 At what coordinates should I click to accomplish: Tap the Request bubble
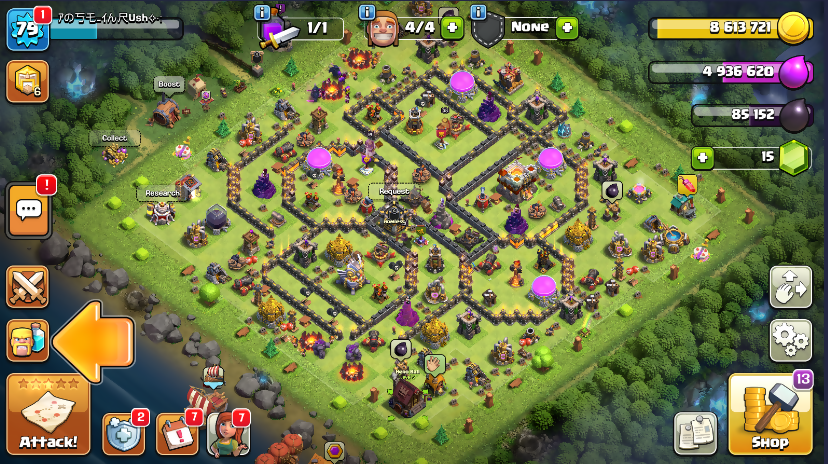(393, 190)
